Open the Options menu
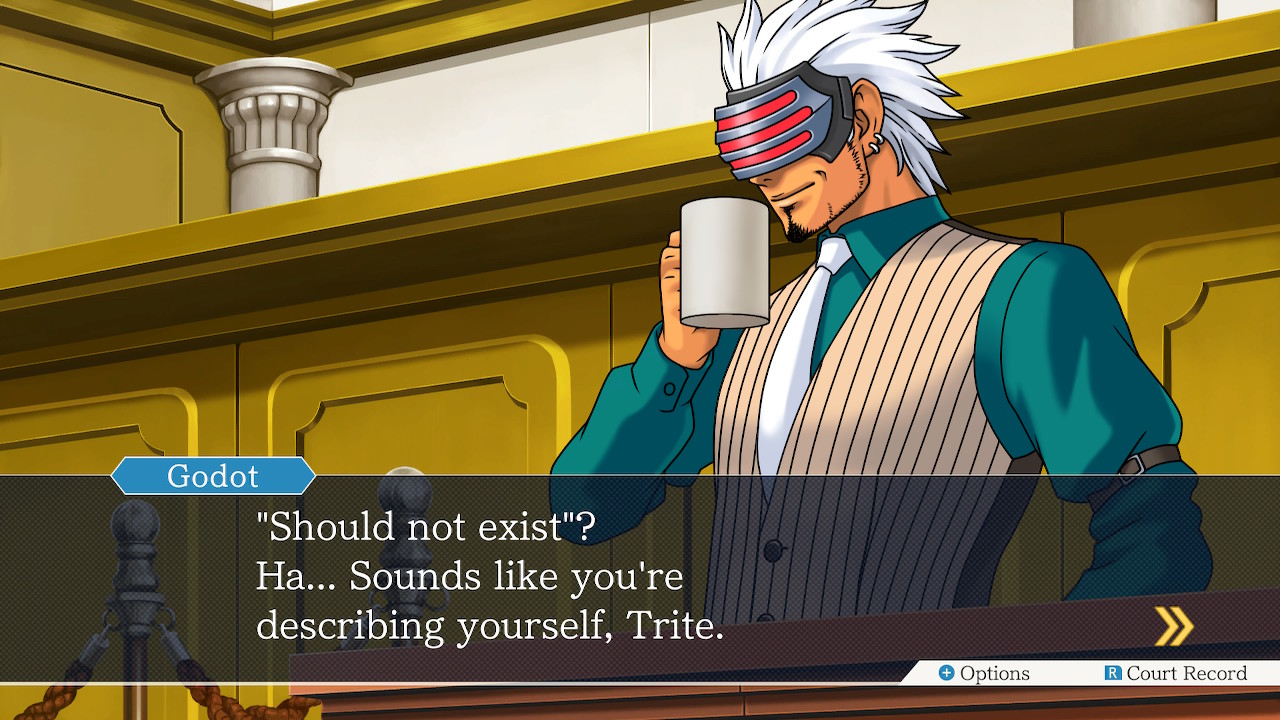The height and width of the screenshot is (720, 1280). click(984, 673)
